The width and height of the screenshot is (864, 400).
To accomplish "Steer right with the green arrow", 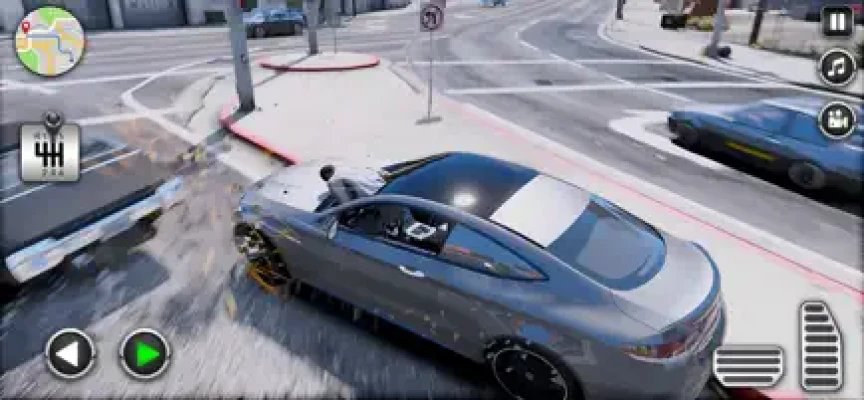I will click(x=145, y=353).
